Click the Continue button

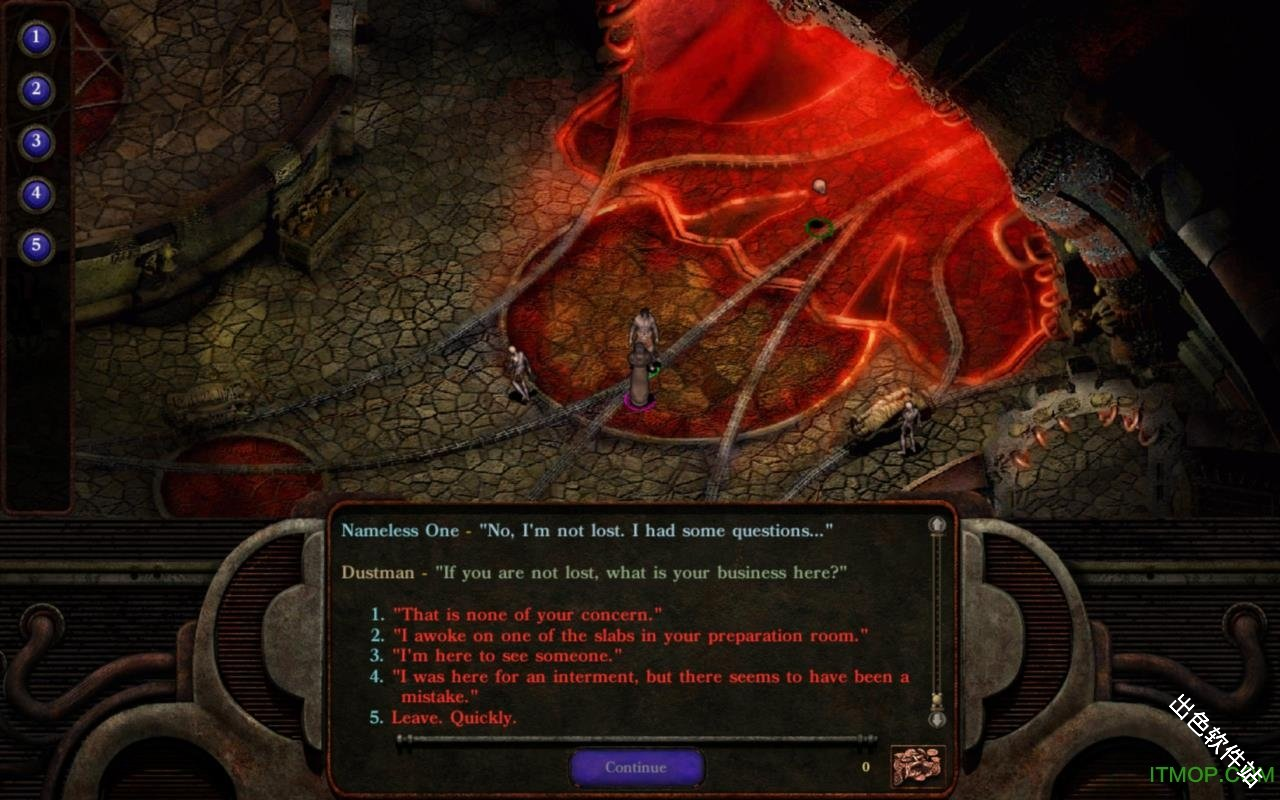636,767
